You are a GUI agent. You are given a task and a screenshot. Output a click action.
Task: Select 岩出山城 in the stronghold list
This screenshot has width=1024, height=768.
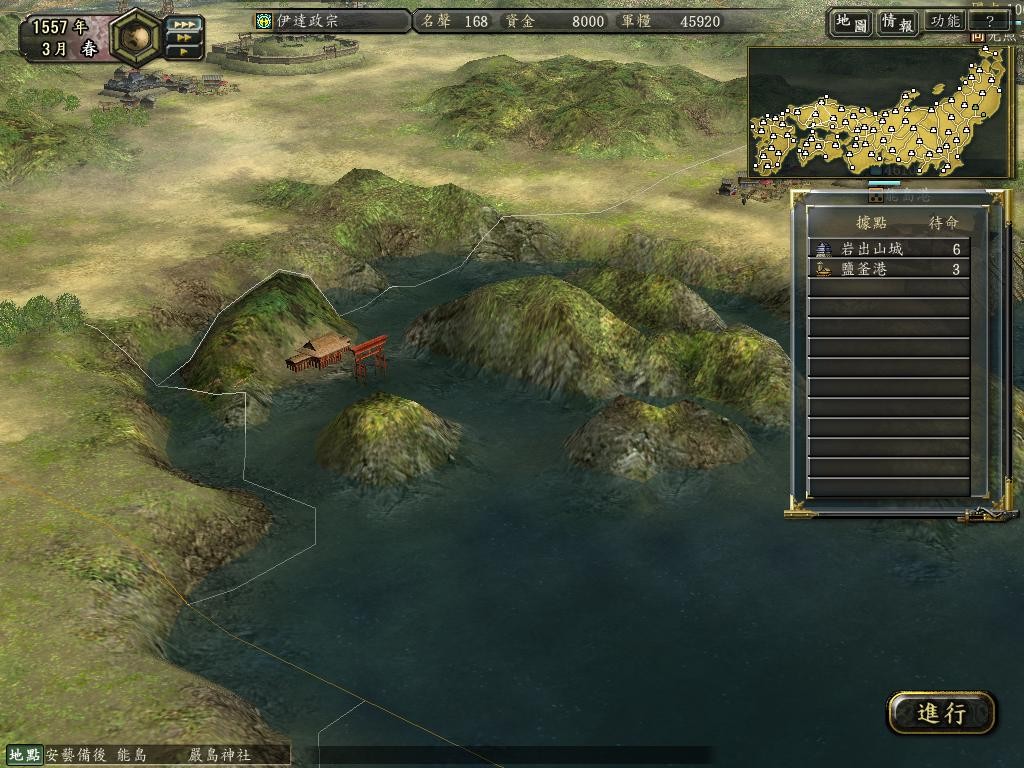point(888,249)
